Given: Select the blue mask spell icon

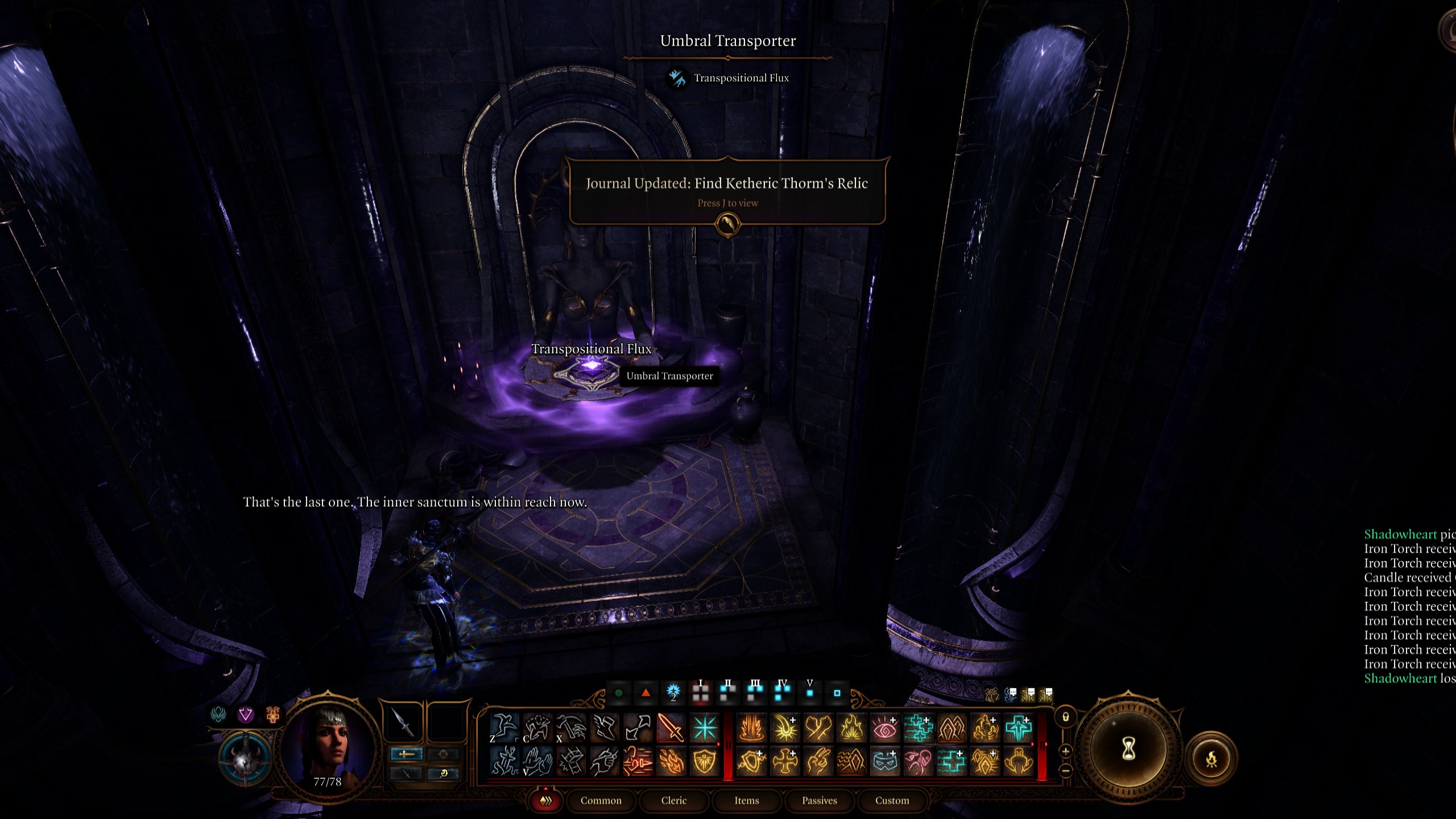Looking at the screenshot, I should [884, 762].
